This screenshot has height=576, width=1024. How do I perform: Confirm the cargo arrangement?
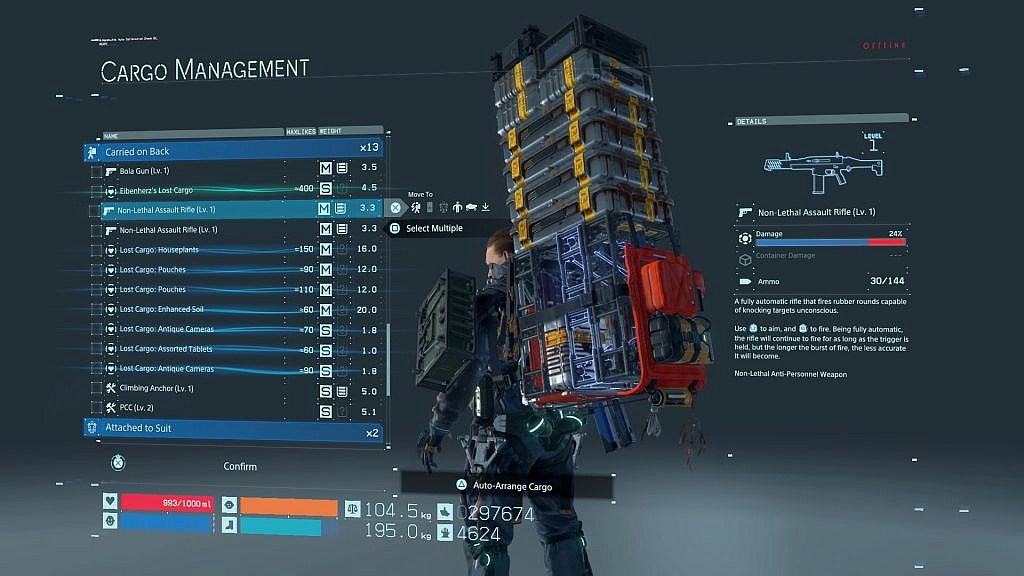(x=240, y=466)
